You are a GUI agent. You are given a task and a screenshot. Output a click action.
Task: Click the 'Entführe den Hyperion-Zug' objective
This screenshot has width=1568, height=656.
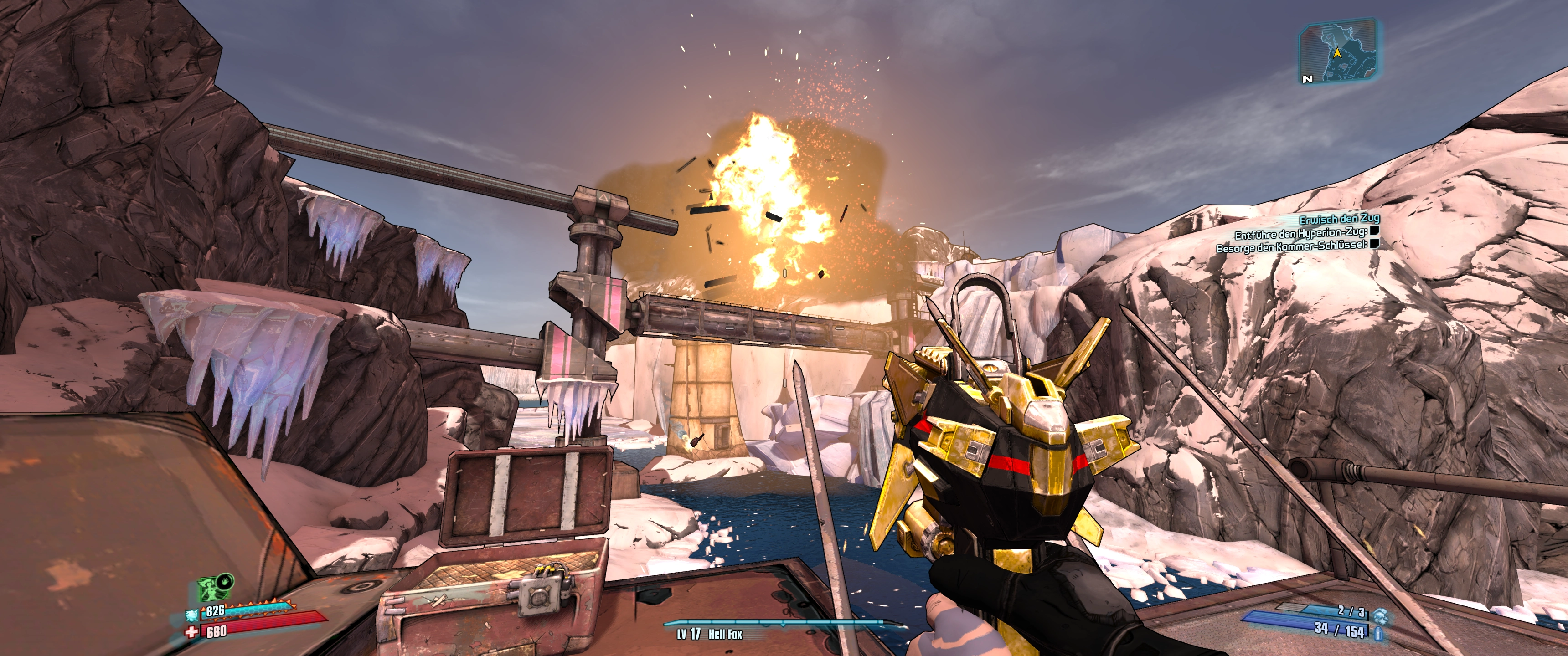click(x=1300, y=234)
